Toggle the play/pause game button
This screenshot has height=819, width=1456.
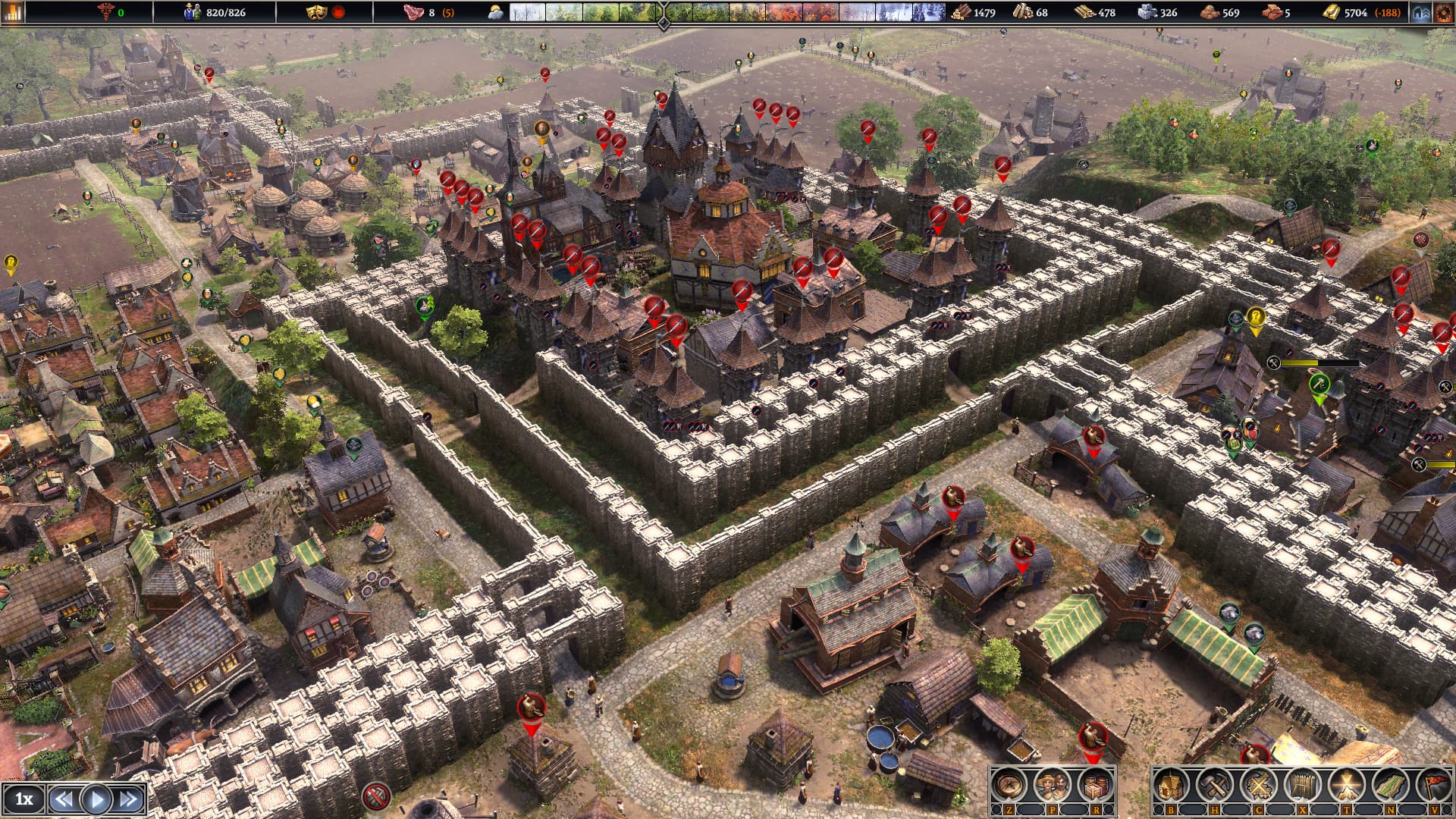pyautogui.click(x=96, y=799)
